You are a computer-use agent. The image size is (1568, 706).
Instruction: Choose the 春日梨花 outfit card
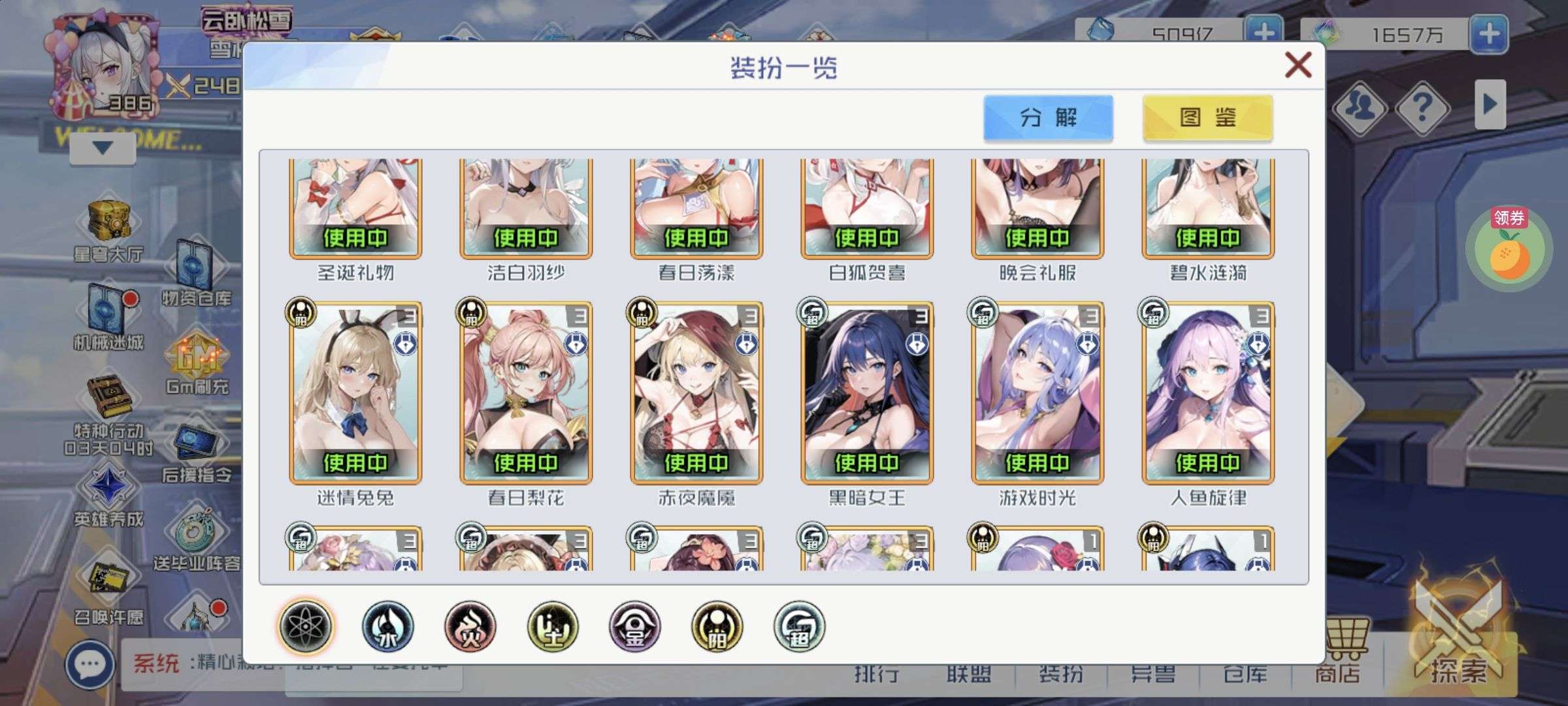coord(526,392)
